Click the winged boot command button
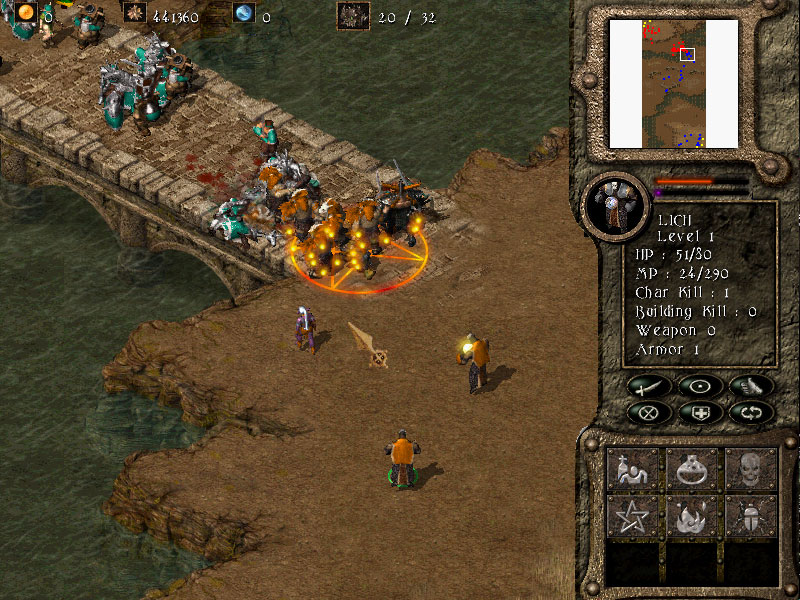The height and width of the screenshot is (600, 800). [749, 385]
